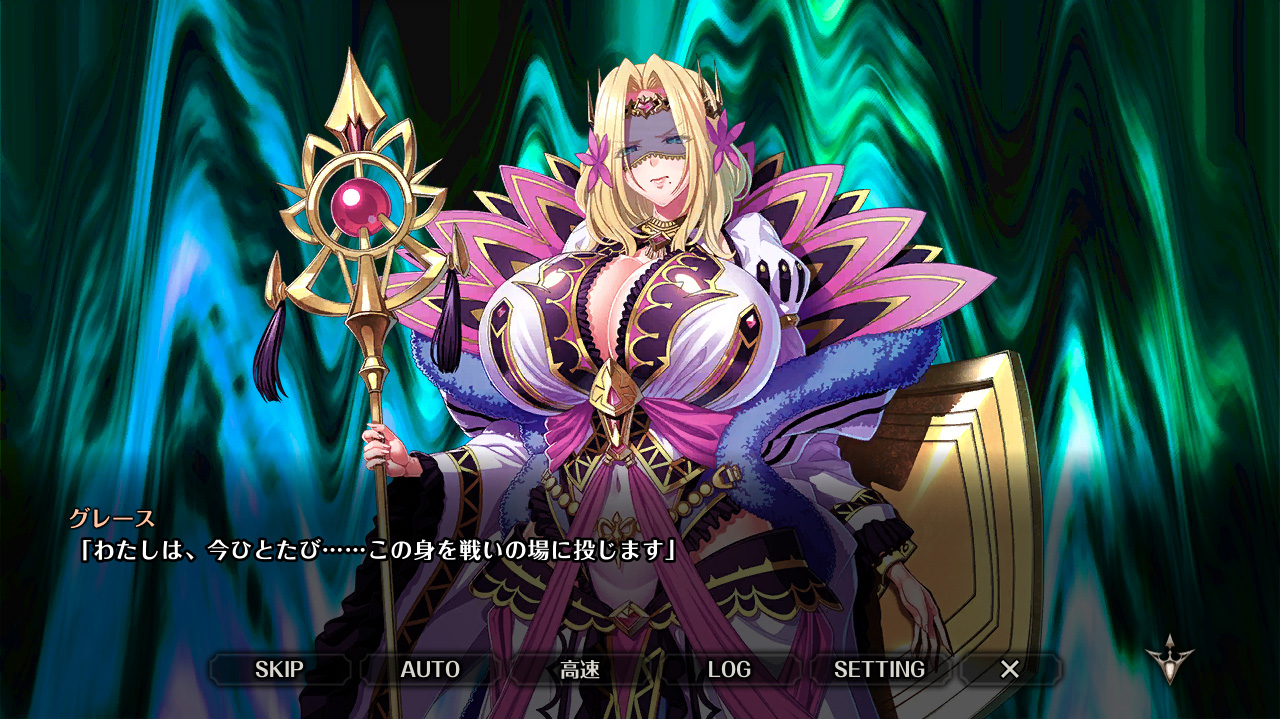This screenshot has height=719, width=1280.
Task: Open the SETTING menu
Action: [879, 669]
